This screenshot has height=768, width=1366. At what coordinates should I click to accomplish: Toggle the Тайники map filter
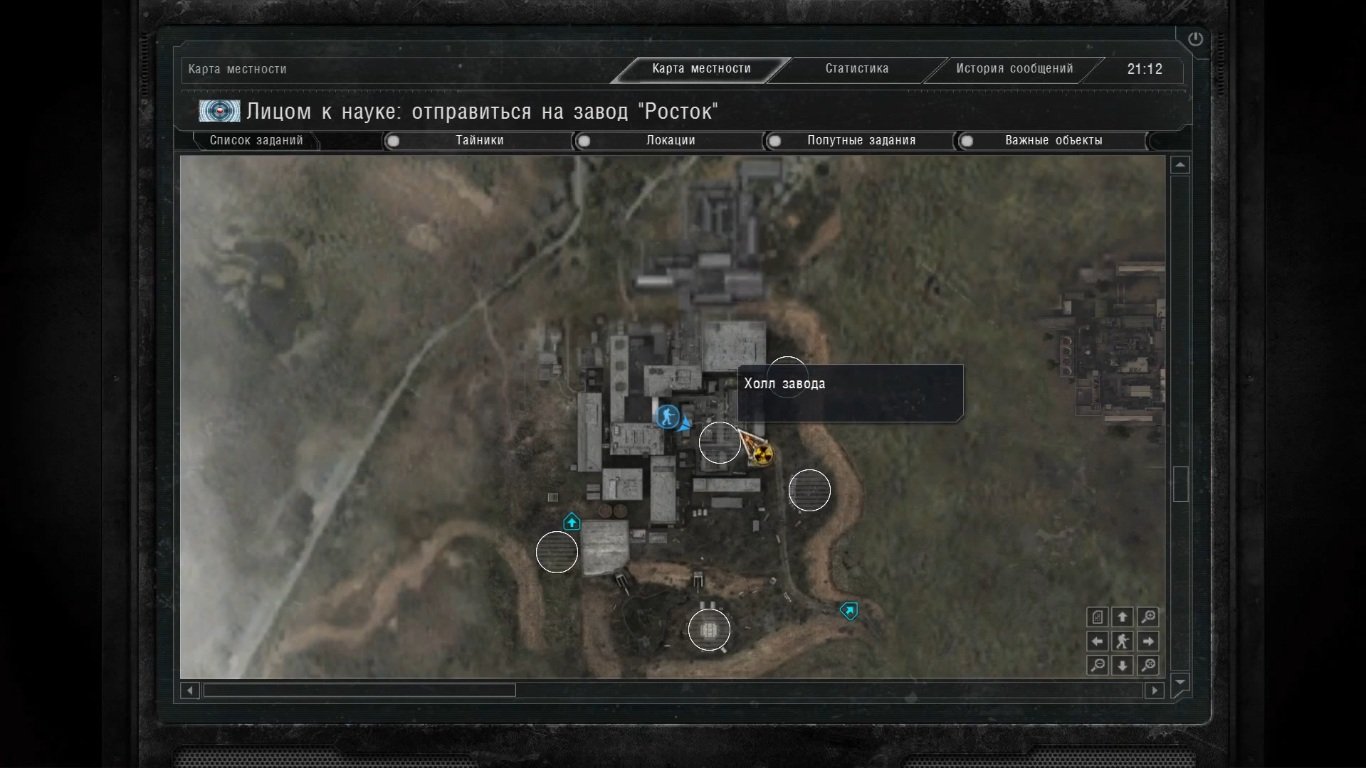point(394,141)
